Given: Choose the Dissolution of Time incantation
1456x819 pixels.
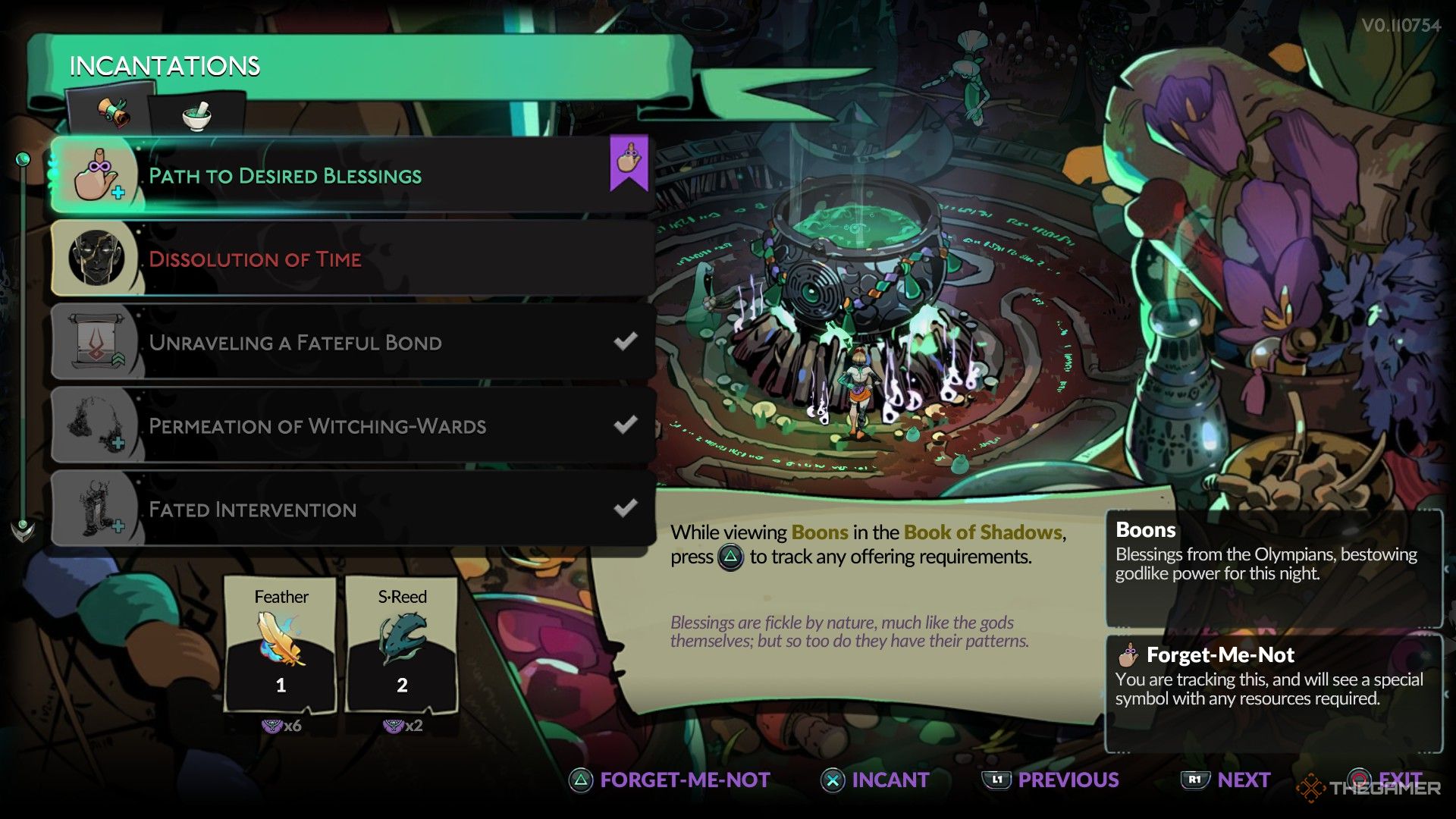Looking at the screenshot, I should coord(353,259).
